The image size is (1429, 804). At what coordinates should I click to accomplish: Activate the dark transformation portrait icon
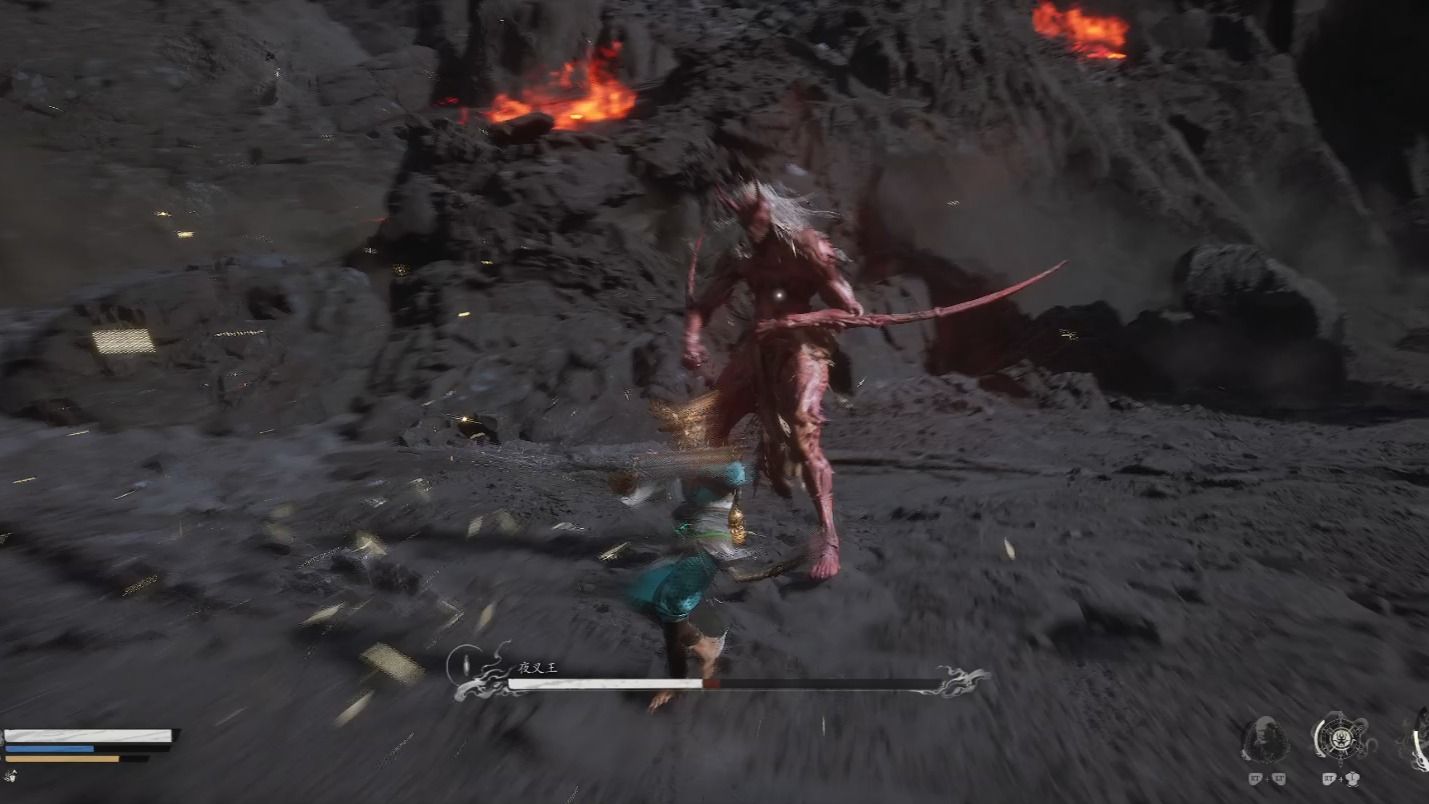coord(1265,740)
